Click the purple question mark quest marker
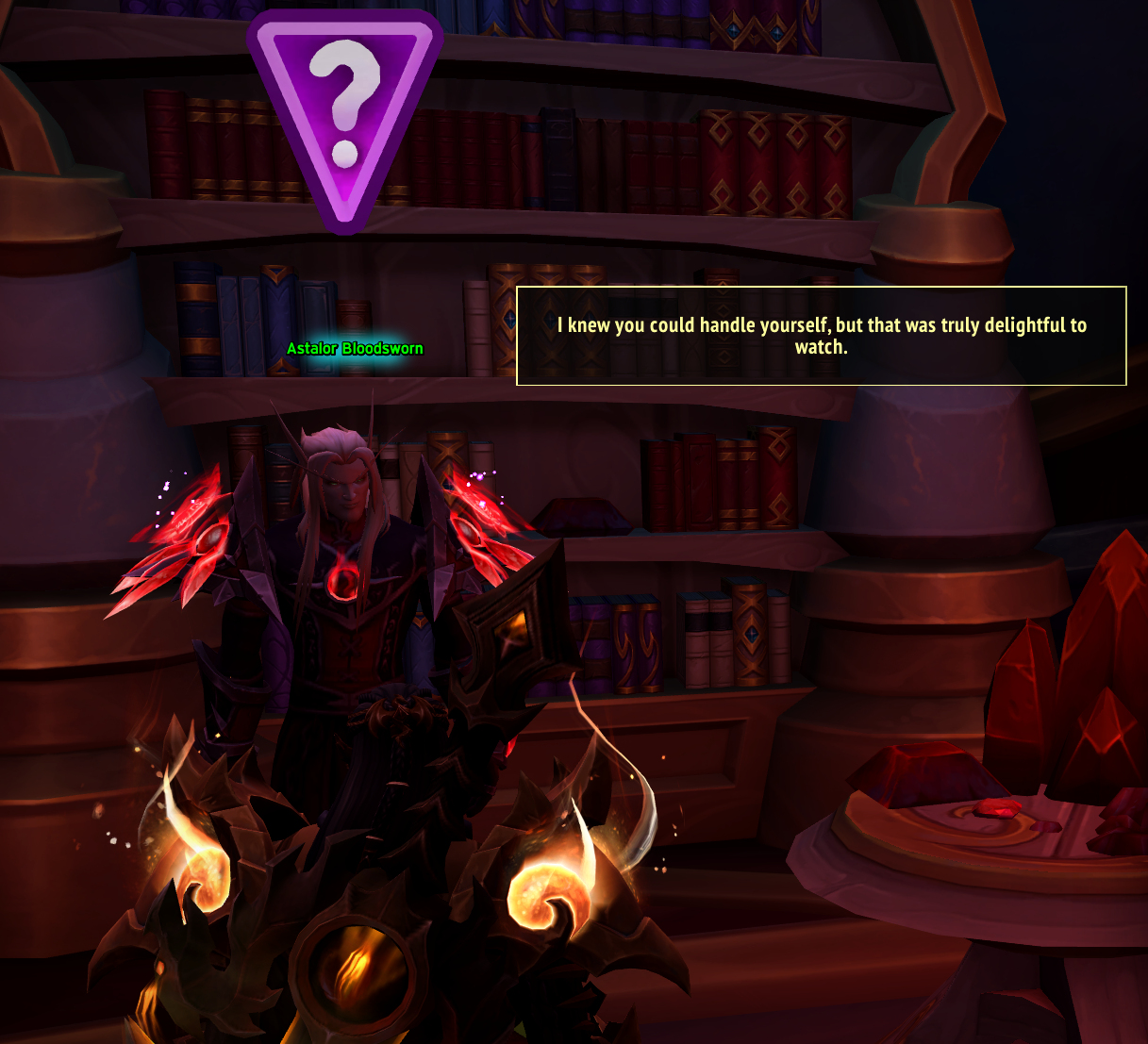This screenshot has height=1044, width=1148. [x=344, y=113]
